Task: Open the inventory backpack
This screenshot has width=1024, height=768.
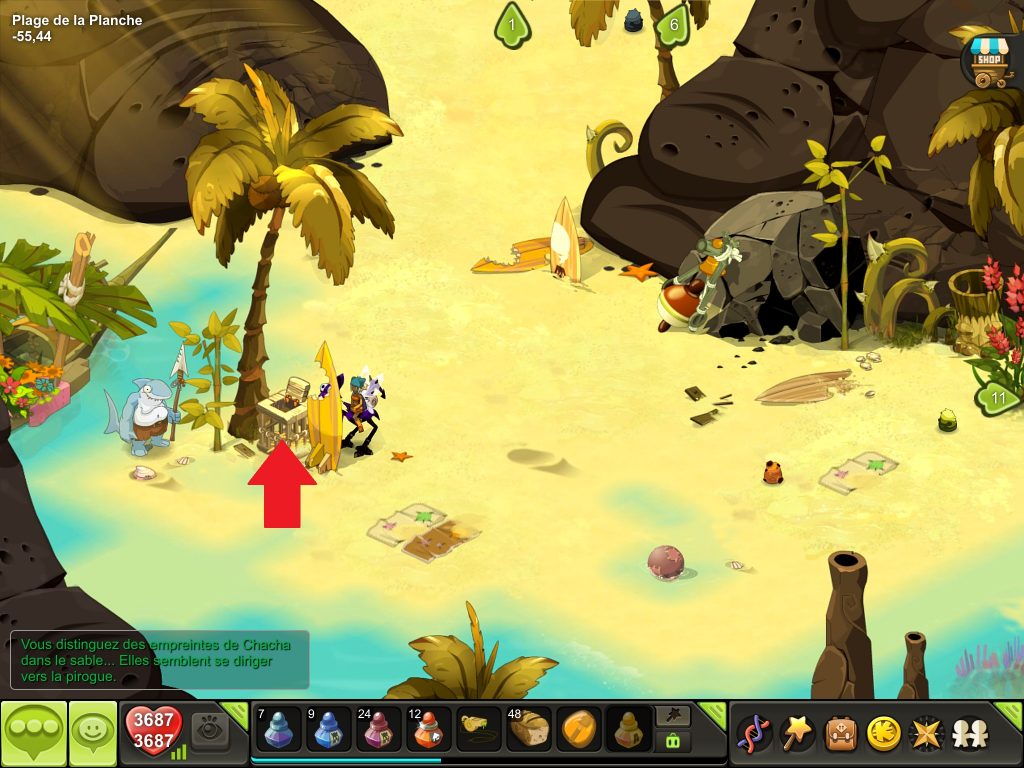Action: click(840, 734)
